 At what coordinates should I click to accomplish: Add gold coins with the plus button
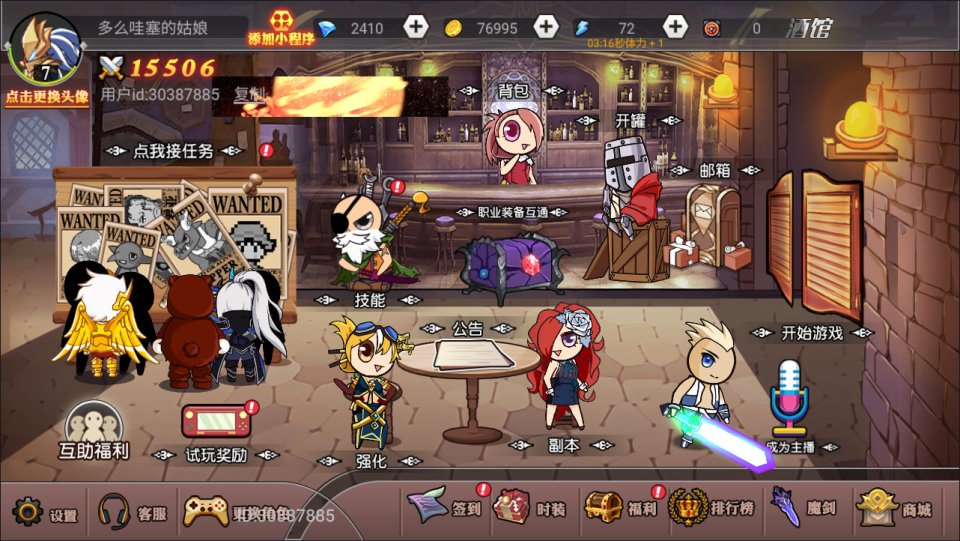point(546,28)
